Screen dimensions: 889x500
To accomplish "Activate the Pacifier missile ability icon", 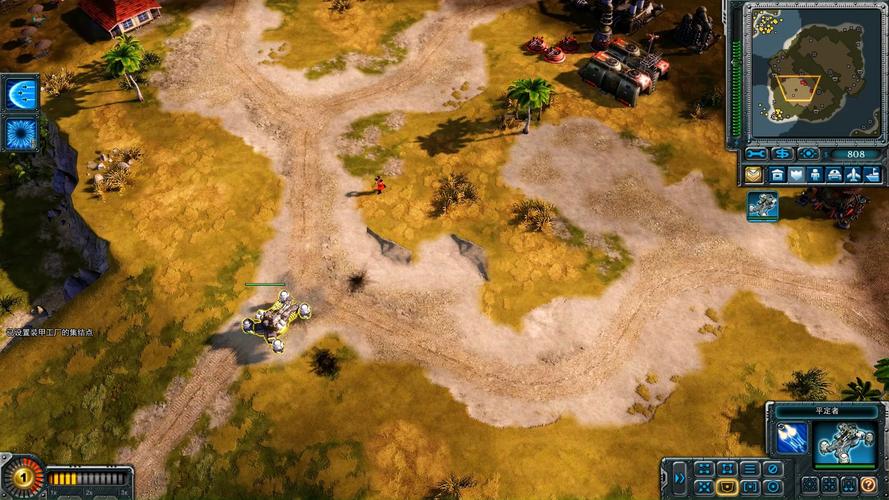I will click(793, 438).
